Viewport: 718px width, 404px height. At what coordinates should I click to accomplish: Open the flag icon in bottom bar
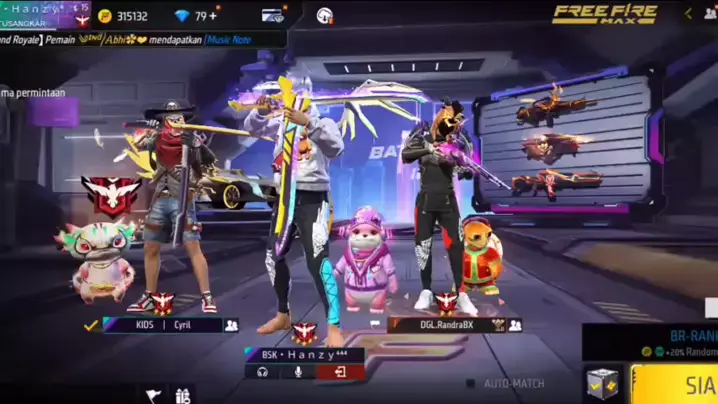tap(154, 396)
